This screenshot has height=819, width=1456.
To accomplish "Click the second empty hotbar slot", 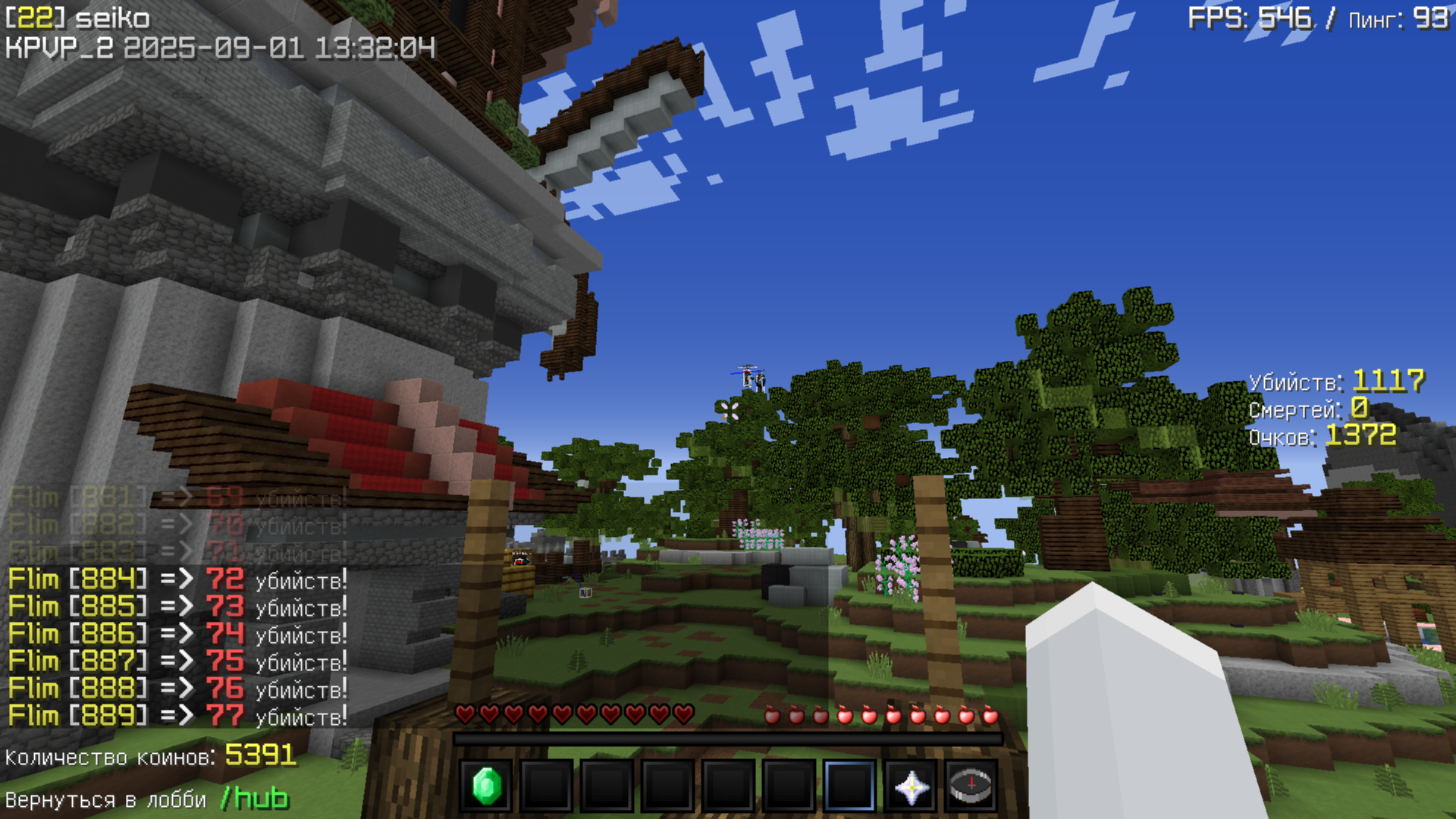I will pyautogui.click(x=547, y=786).
